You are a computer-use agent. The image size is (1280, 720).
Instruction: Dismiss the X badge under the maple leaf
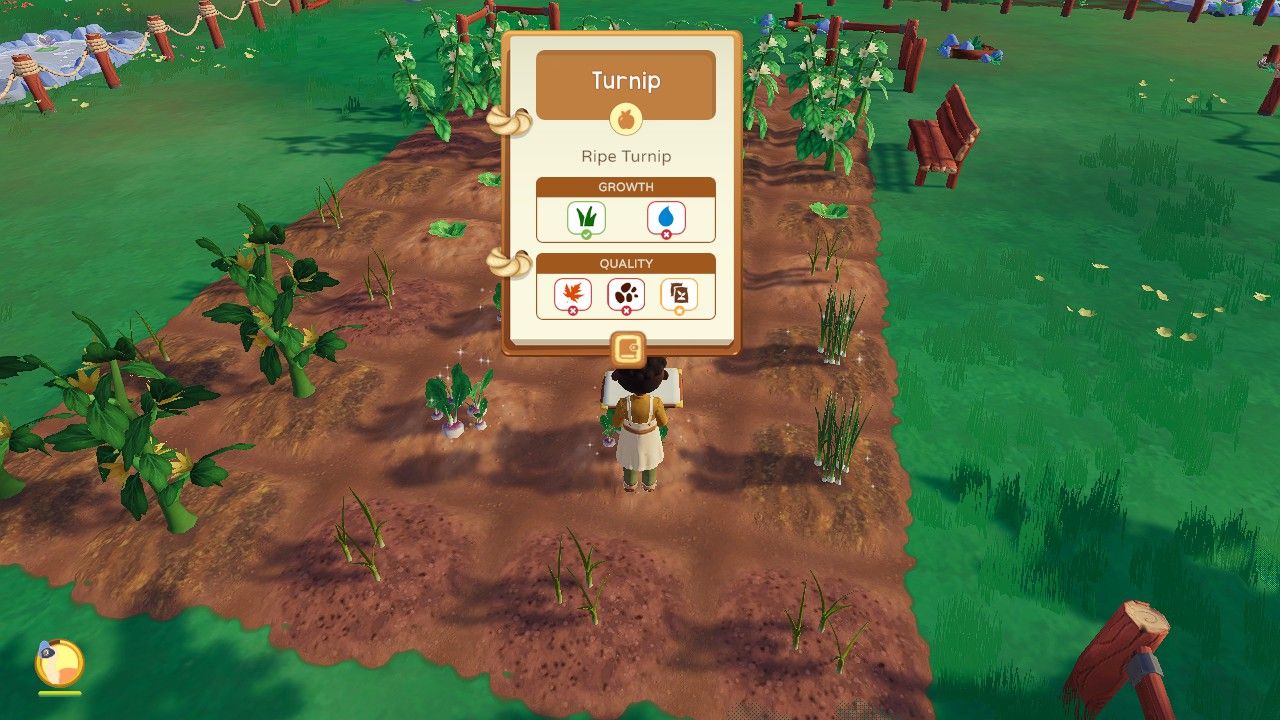pos(575,309)
